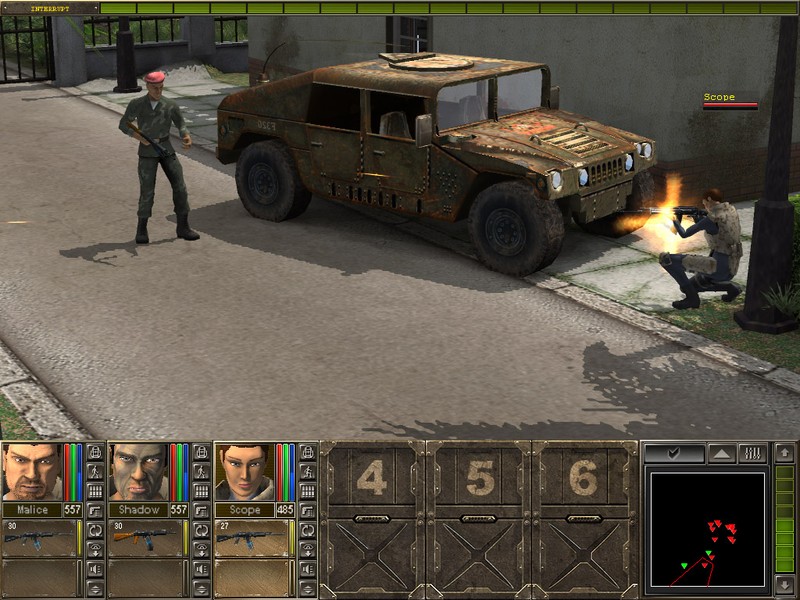800x600 pixels.
Task: Click on the tactical minimap
Action: point(706,530)
